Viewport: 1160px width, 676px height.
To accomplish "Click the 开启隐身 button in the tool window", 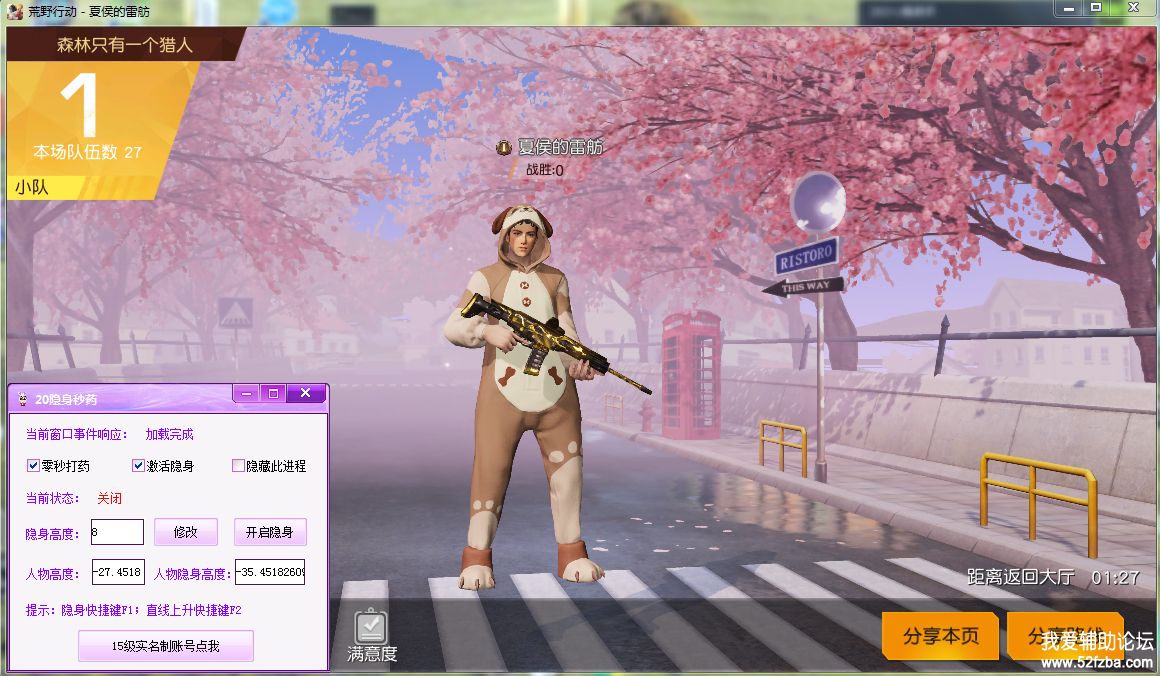I will [270, 532].
